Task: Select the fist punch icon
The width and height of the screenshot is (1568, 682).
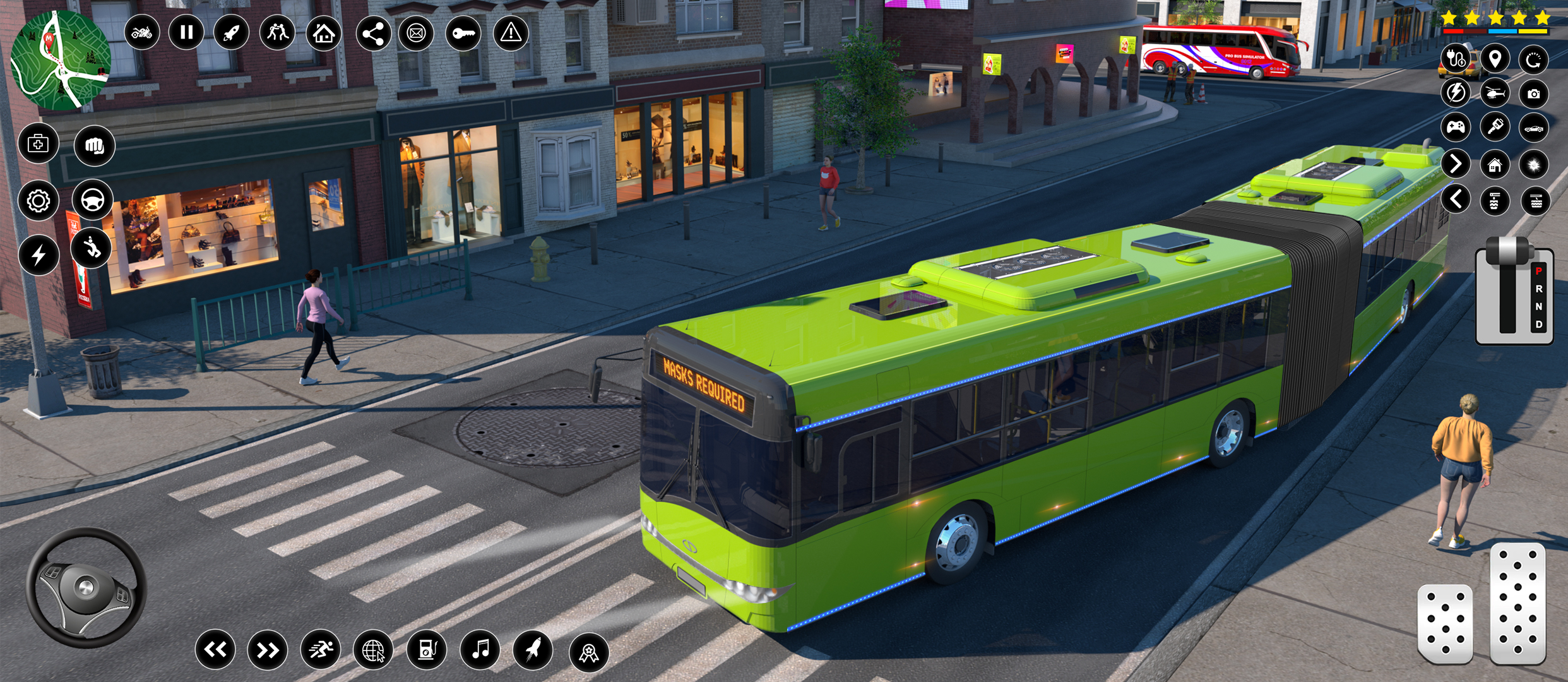Action: [94, 146]
